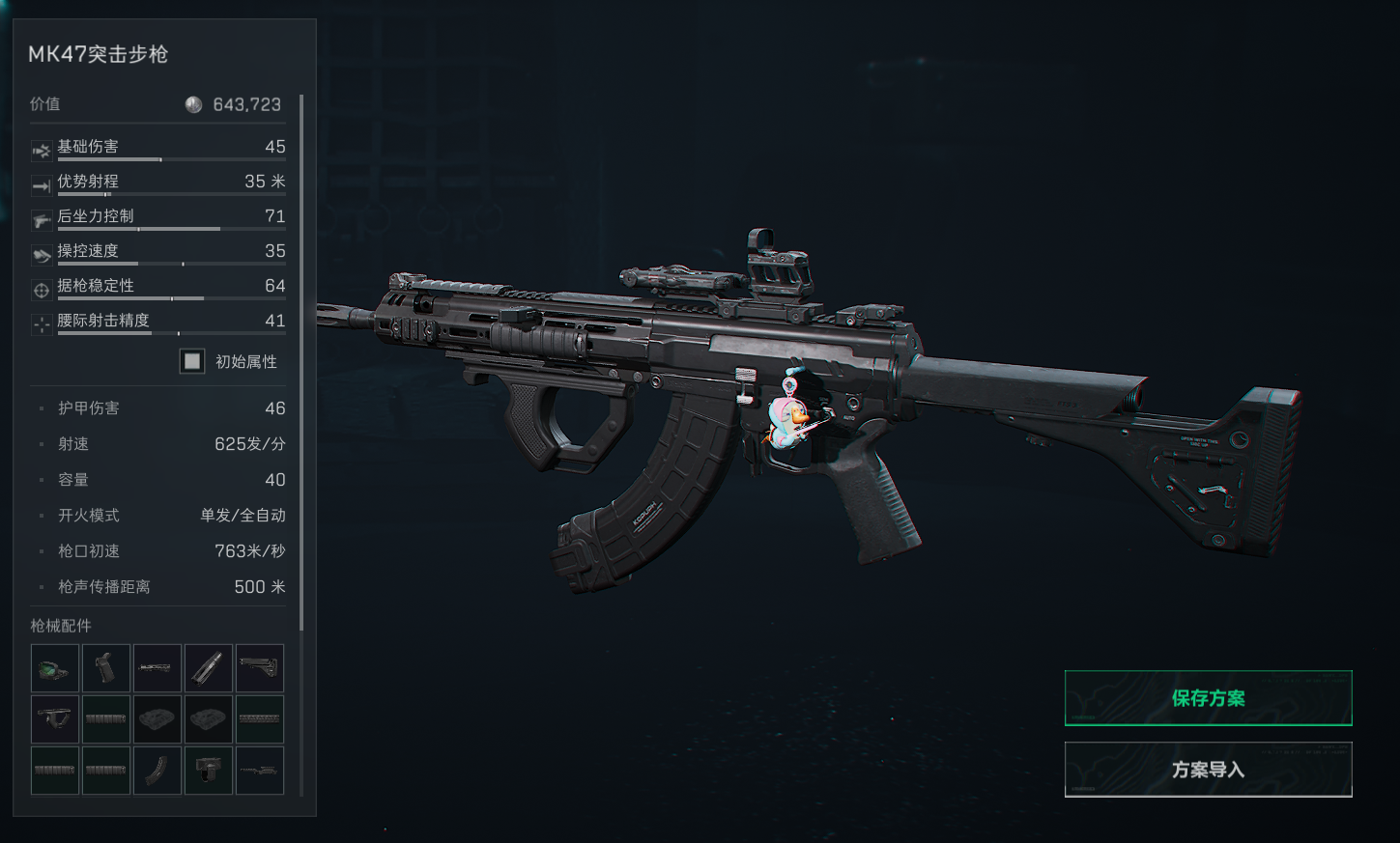Select the muzzle device attachment slot
The image size is (1400, 843).
(x=209, y=668)
